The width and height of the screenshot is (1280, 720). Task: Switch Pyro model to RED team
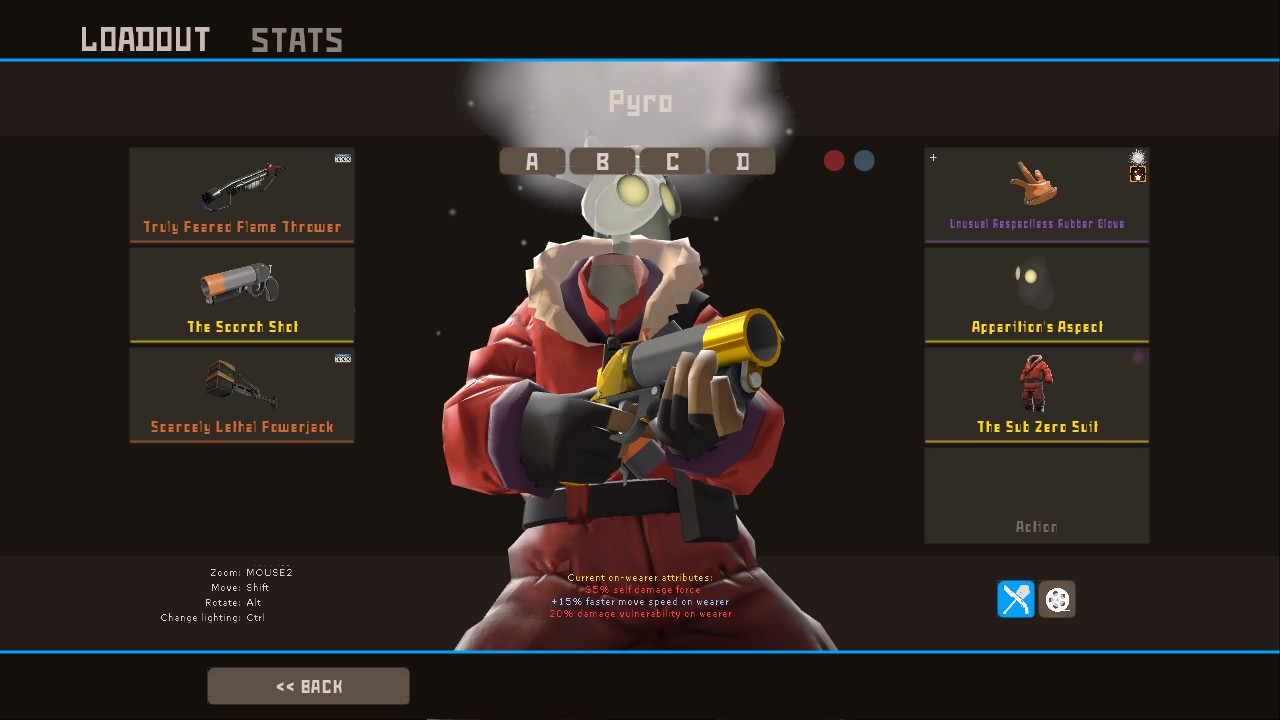tap(834, 160)
